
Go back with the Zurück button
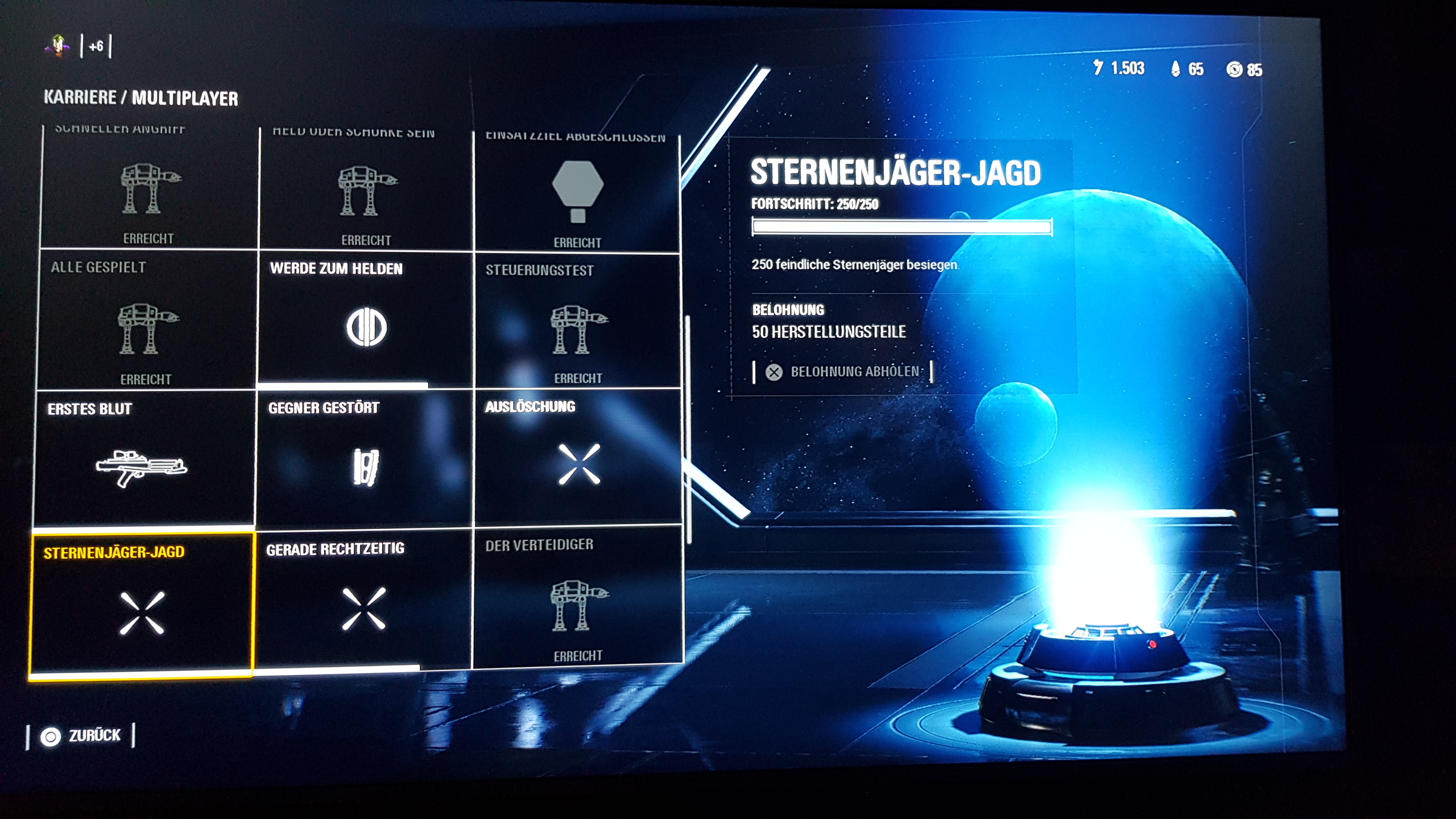pyautogui.click(x=81, y=736)
